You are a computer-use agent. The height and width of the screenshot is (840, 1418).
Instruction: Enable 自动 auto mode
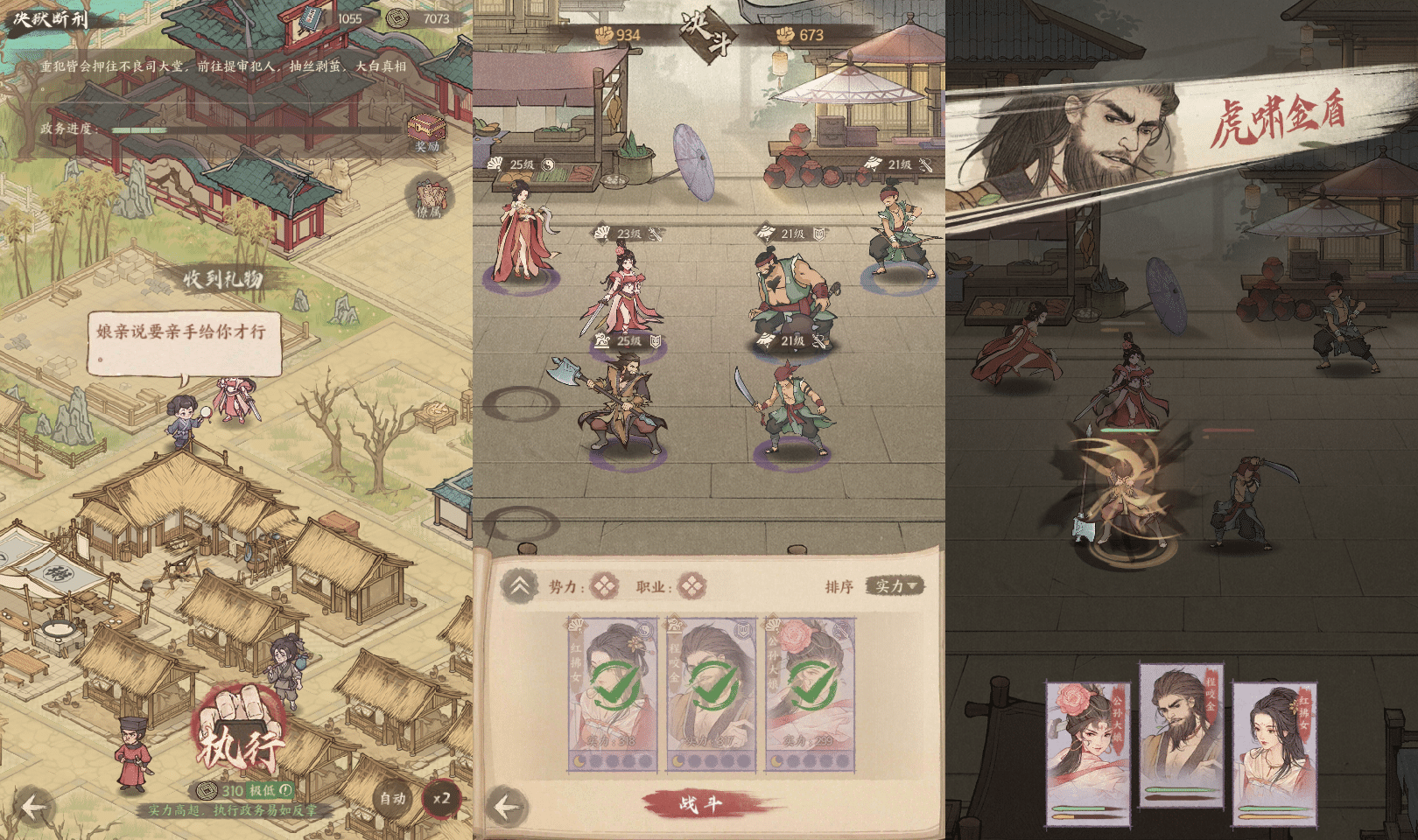(392, 798)
